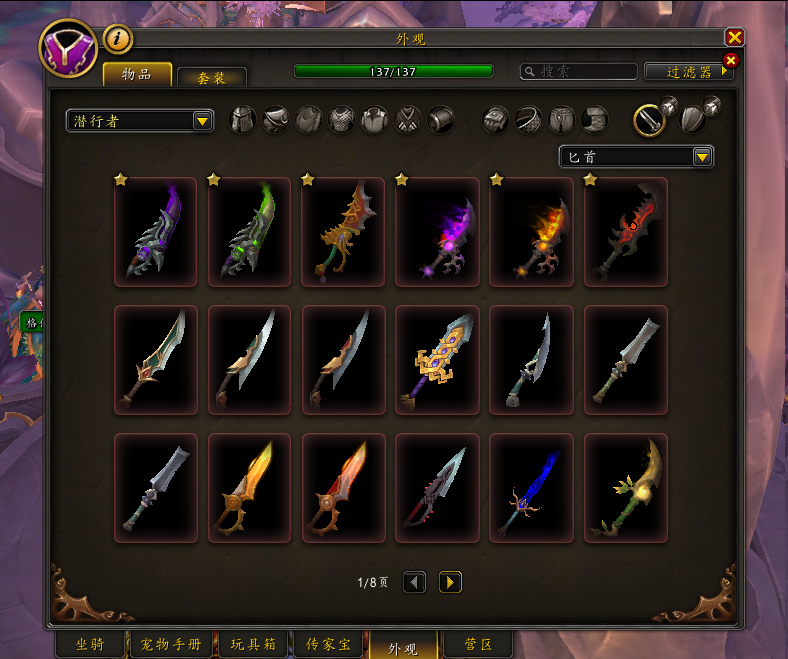Viewport: 788px width, 659px height.
Task: Click the 搜索 search box
Action: click(x=580, y=72)
